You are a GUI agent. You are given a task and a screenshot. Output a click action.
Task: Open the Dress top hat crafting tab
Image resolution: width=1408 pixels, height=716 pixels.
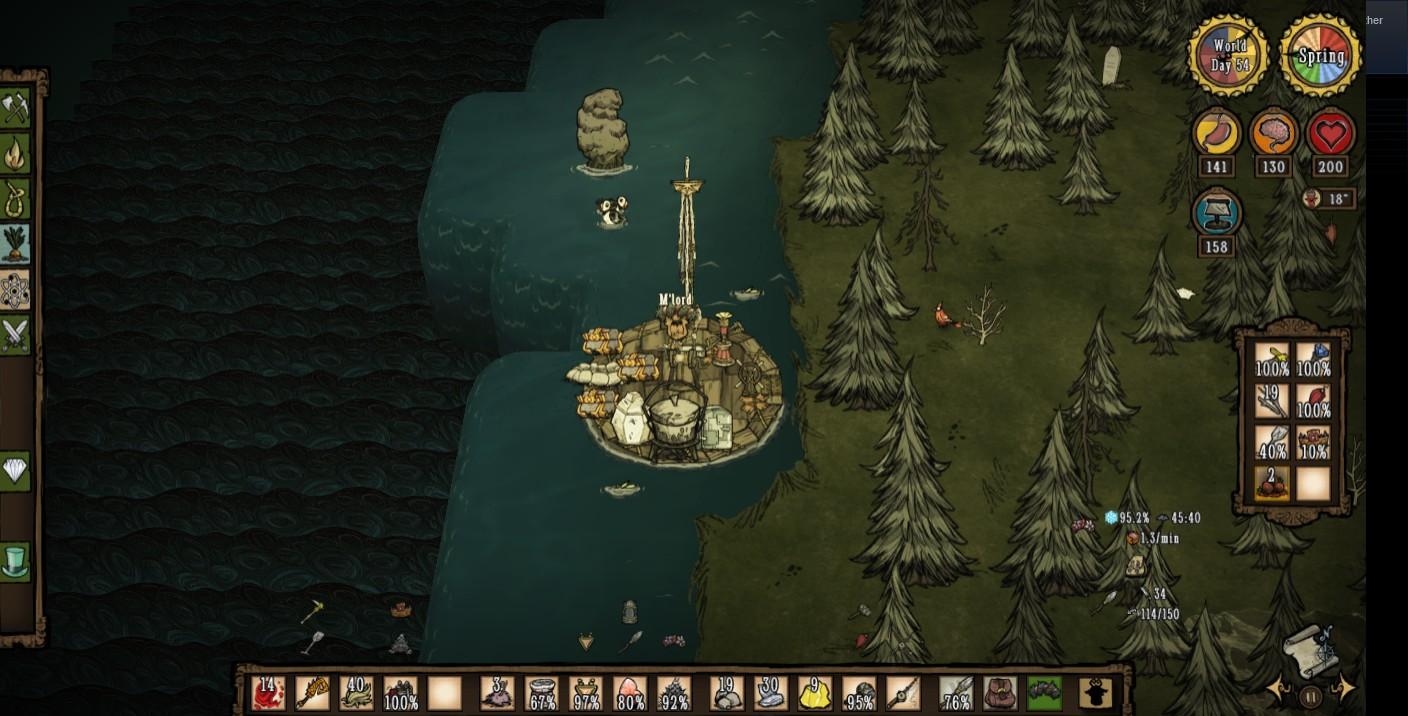[15, 560]
